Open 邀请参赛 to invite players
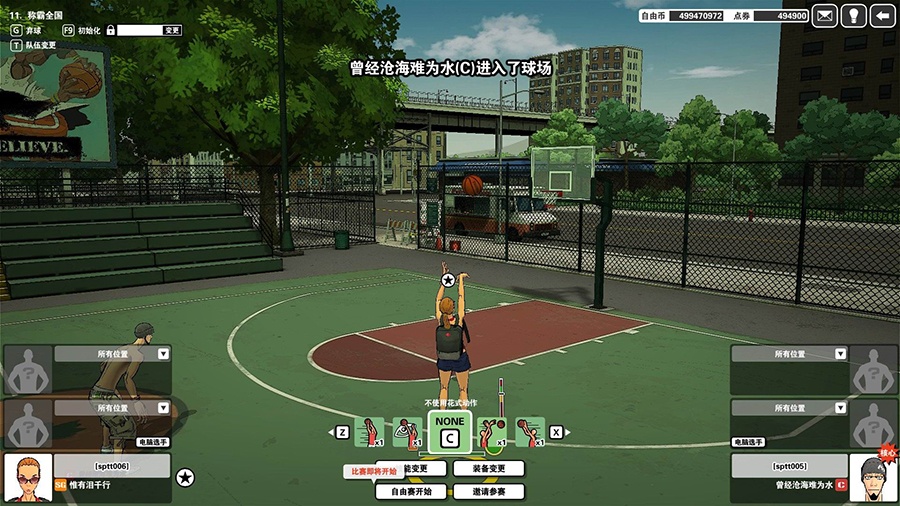The height and width of the screenshot is (506, 900). point(488,491)
